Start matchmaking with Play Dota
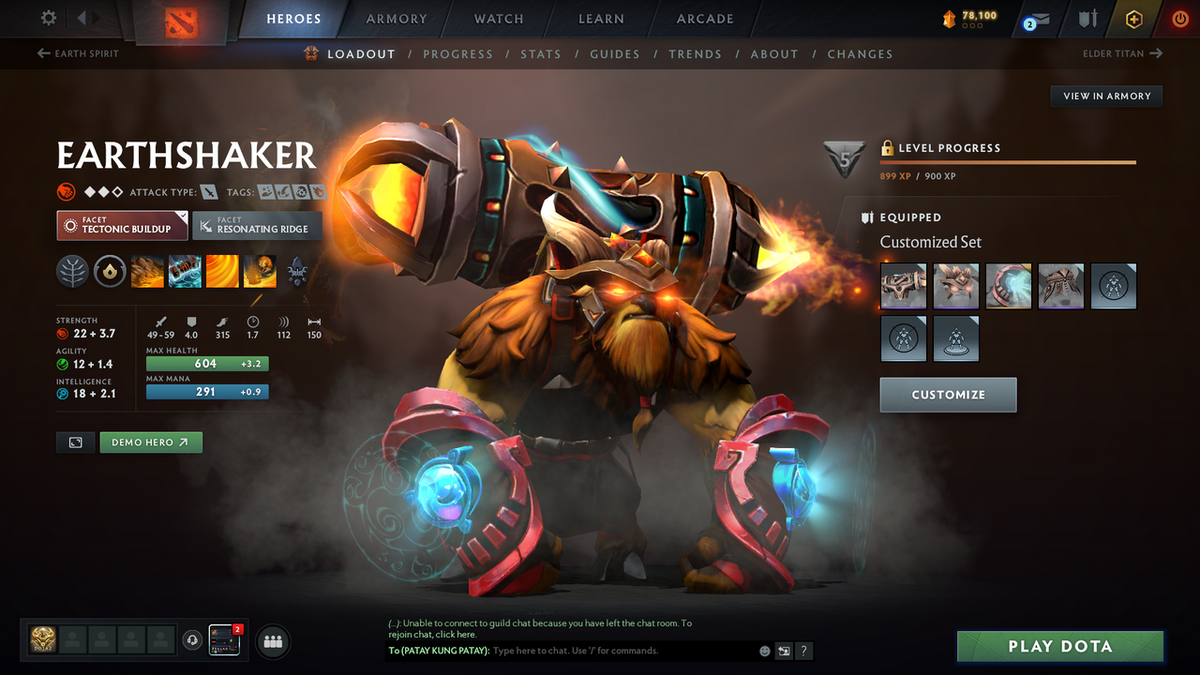Image resolution: width=1200 pixels, height=675 pixels. coord(1059,646)
